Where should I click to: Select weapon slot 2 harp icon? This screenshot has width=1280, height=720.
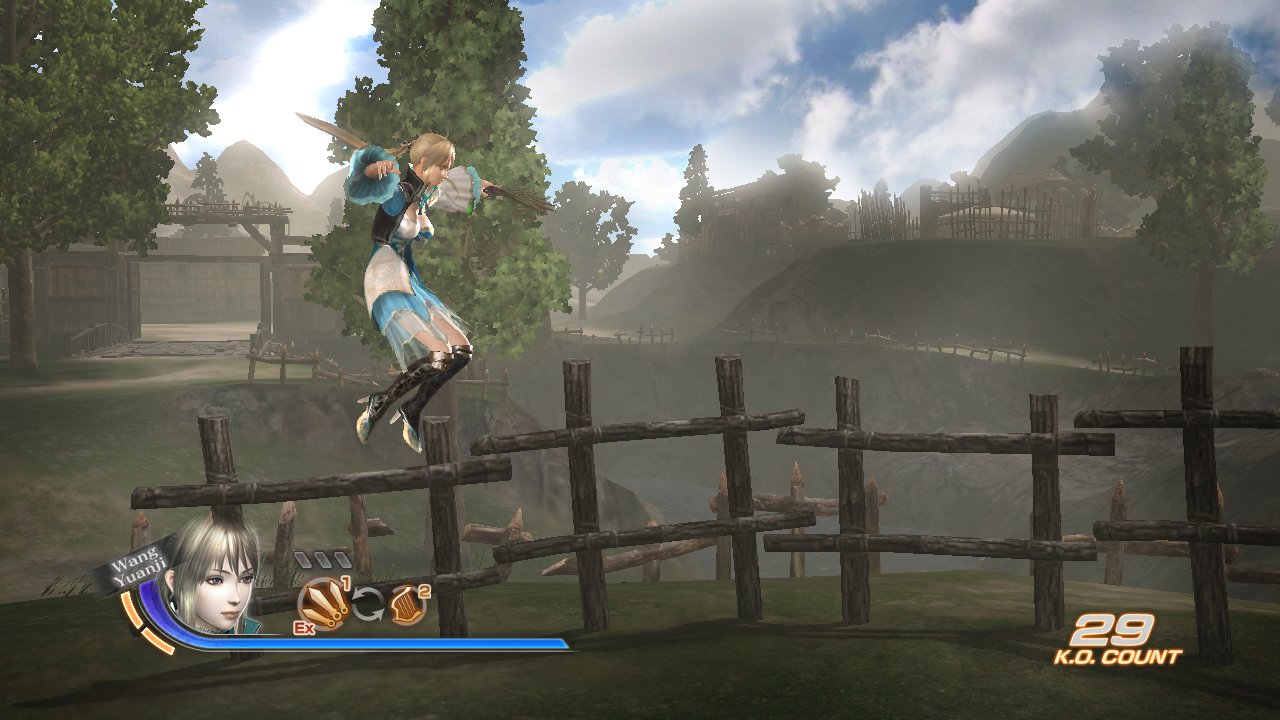pos(407,604)
